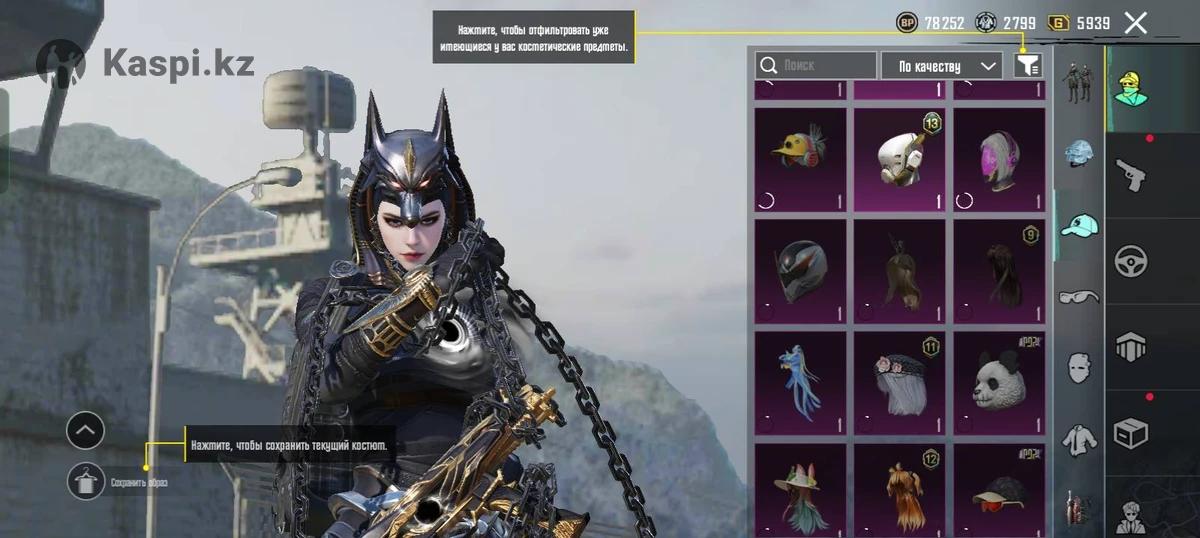Switch to the pistol weapons tab
This screenshot has height=538, width=1200.
coord(1131,174)
